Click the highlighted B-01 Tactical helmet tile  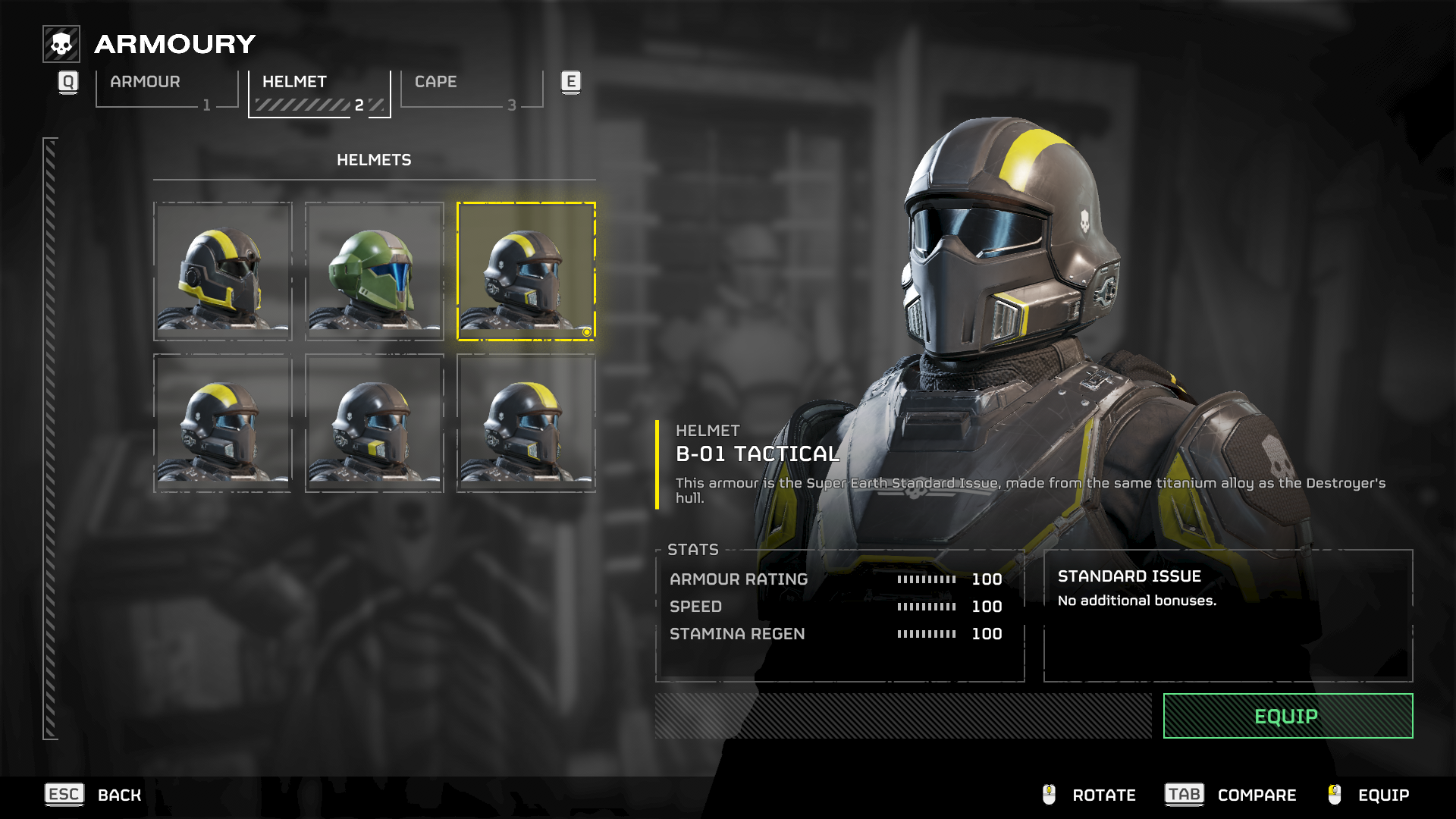coord(526,271)
